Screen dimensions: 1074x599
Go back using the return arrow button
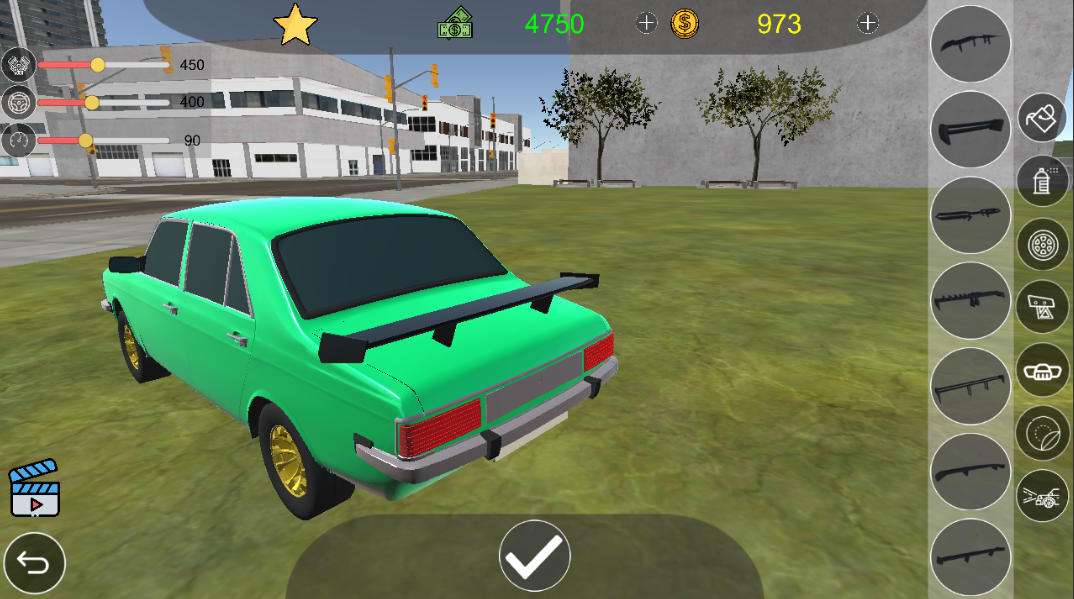tap(34, 564)
